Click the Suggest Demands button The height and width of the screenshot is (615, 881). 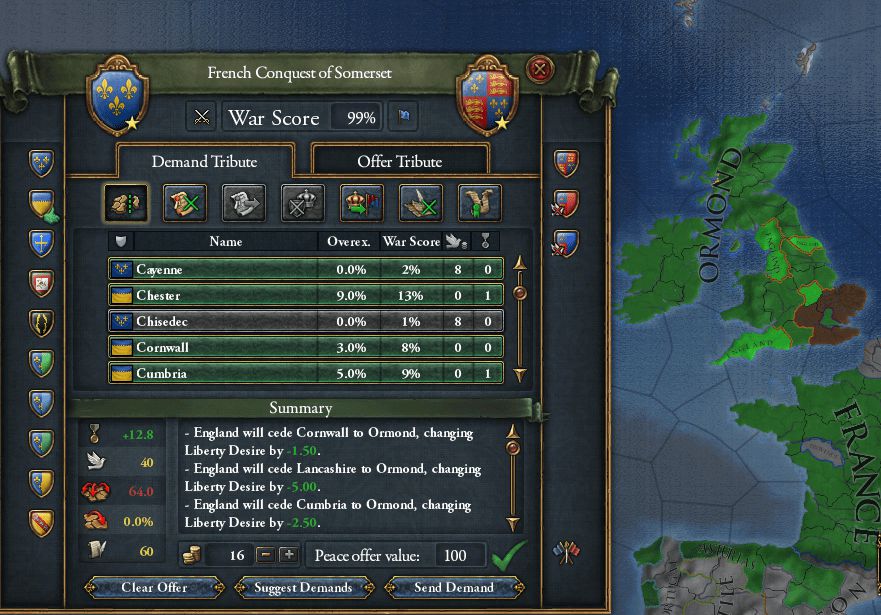(x=302, y=587)
